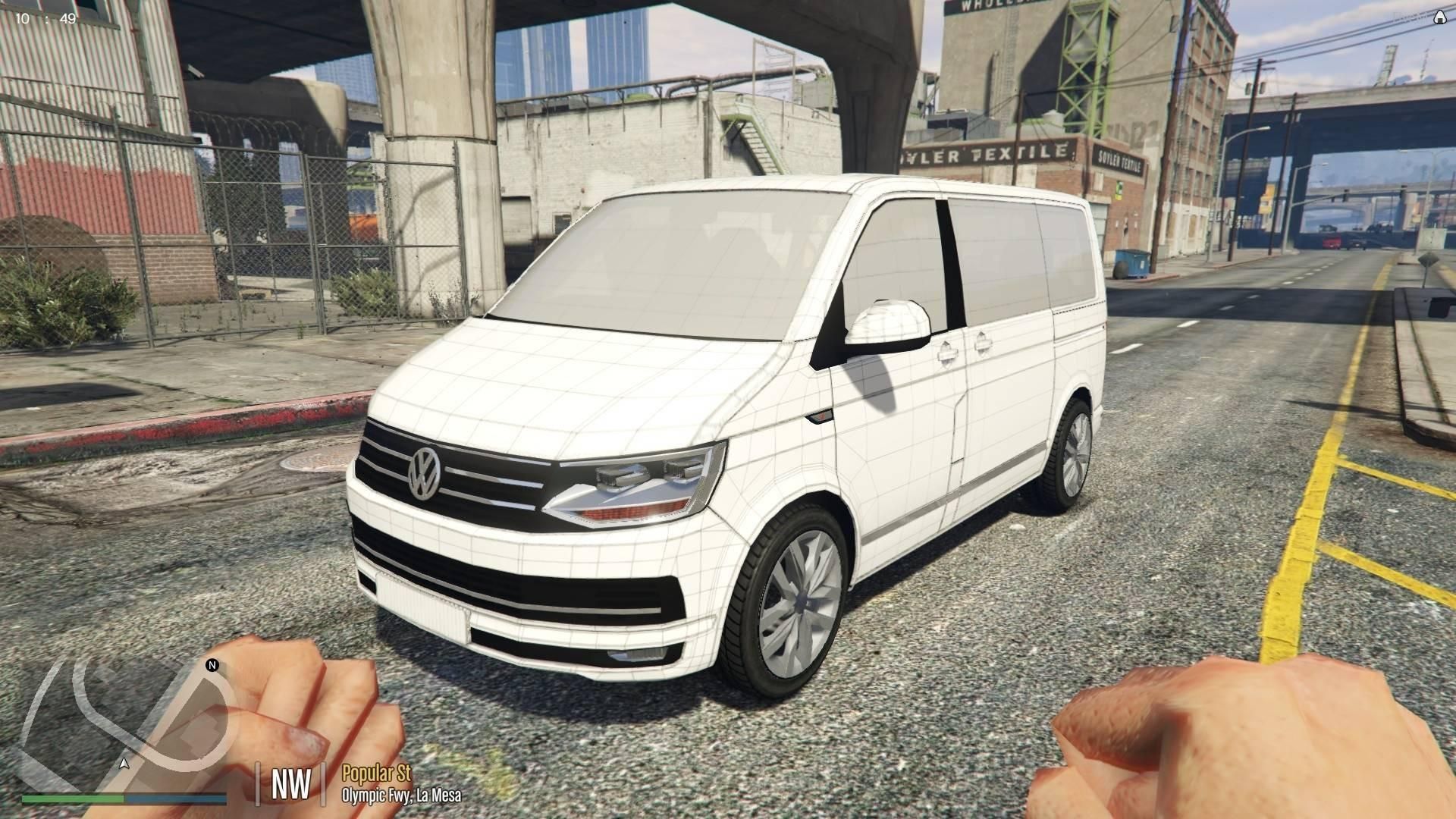Image resolution: width=1456 pixels, height=819 pixels.
Task: Click the north N marker on minimap
Action: click(212, 666)
